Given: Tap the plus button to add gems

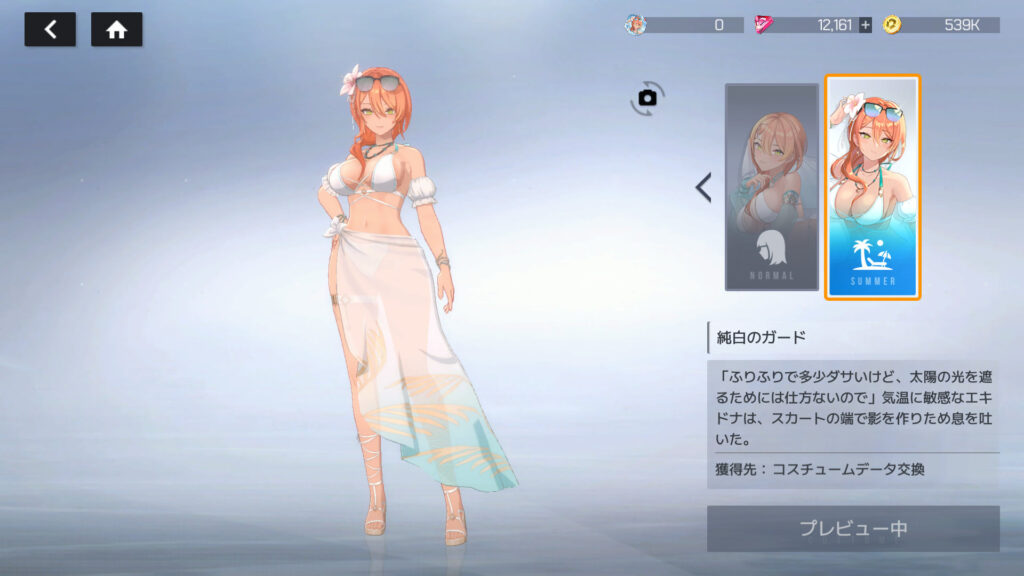Looking at the screenshot, I should click(x=865, y=25).
